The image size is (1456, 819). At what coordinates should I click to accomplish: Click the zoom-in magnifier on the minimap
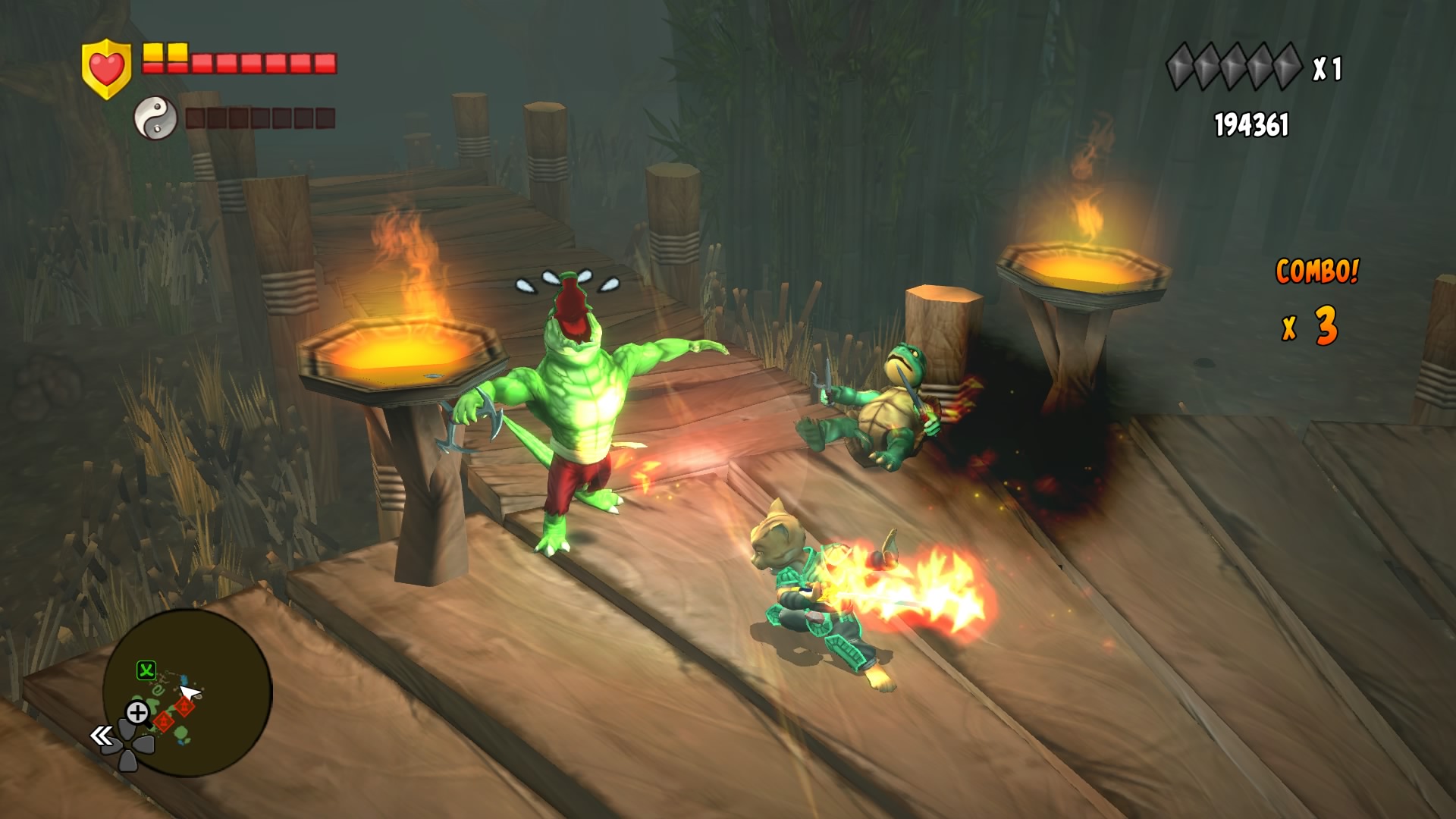(x=138, y=711)
